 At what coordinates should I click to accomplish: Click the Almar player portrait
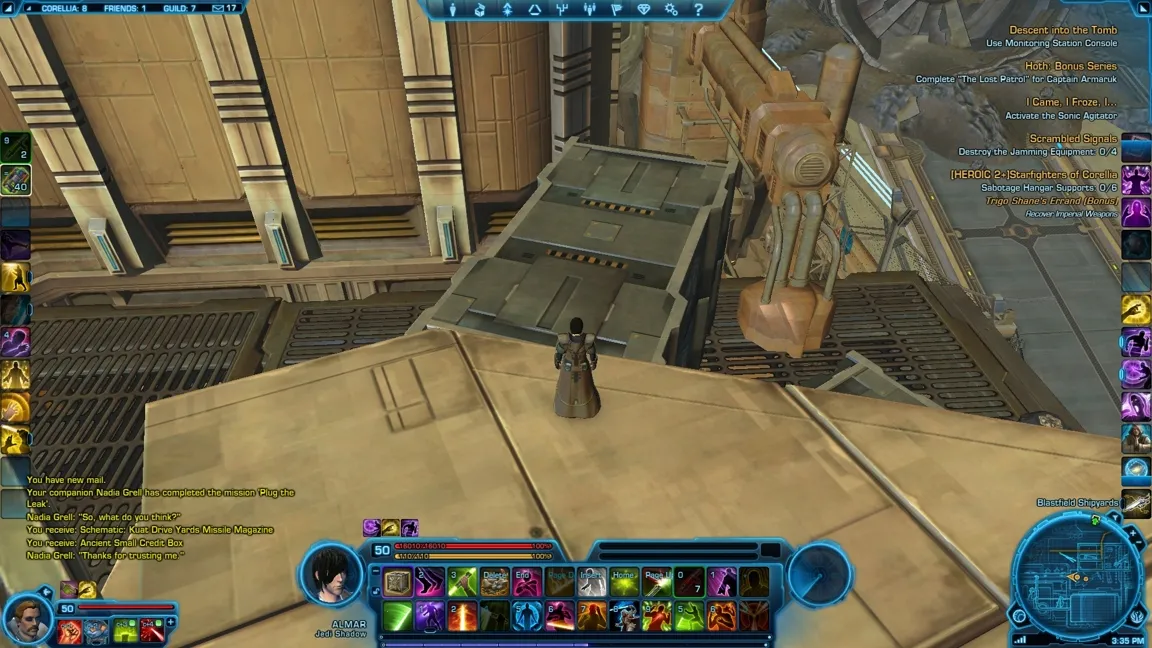332,575
